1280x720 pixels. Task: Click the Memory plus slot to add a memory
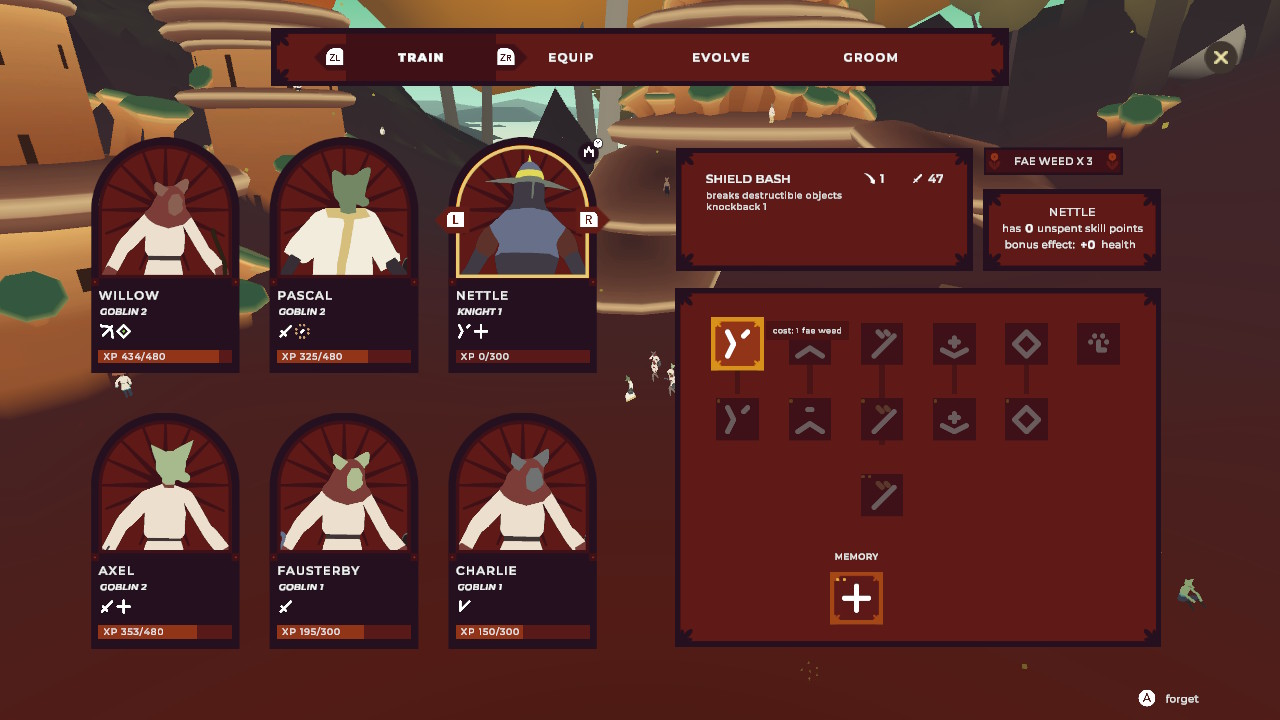856,597
